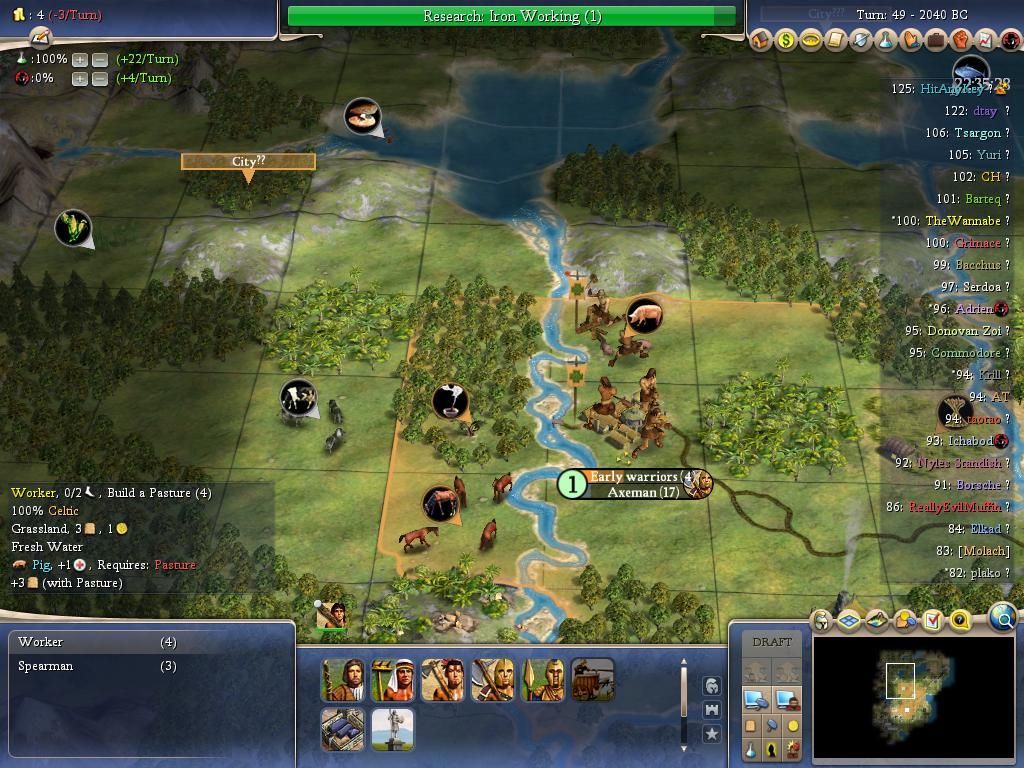Open the technology advisor flask icon

point(886,41)
